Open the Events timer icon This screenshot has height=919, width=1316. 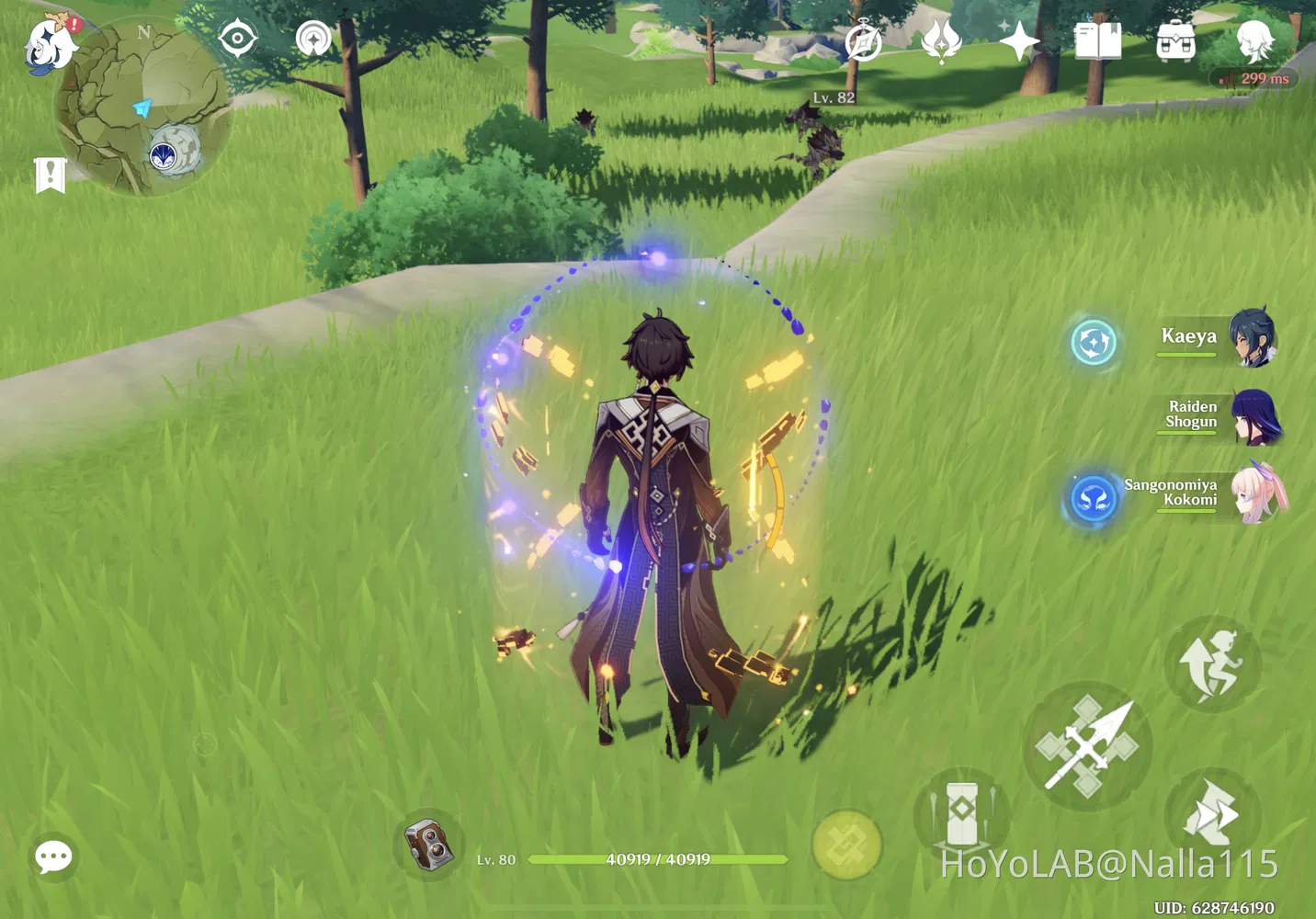point(862,40)
